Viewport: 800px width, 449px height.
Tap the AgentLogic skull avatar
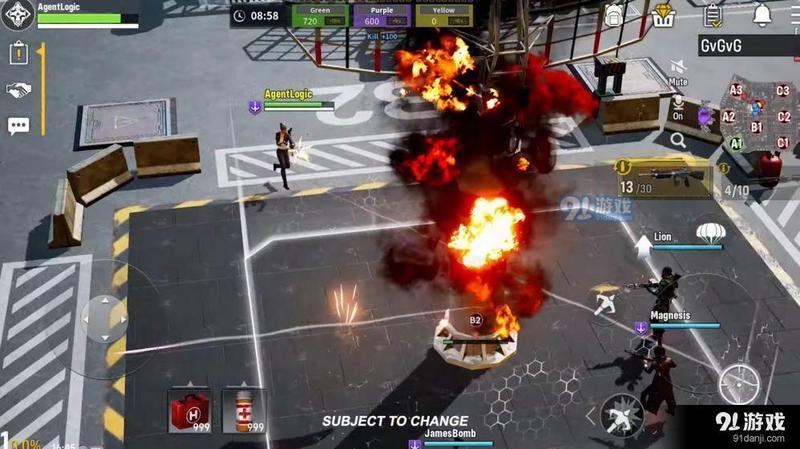(x=17, y=18)
